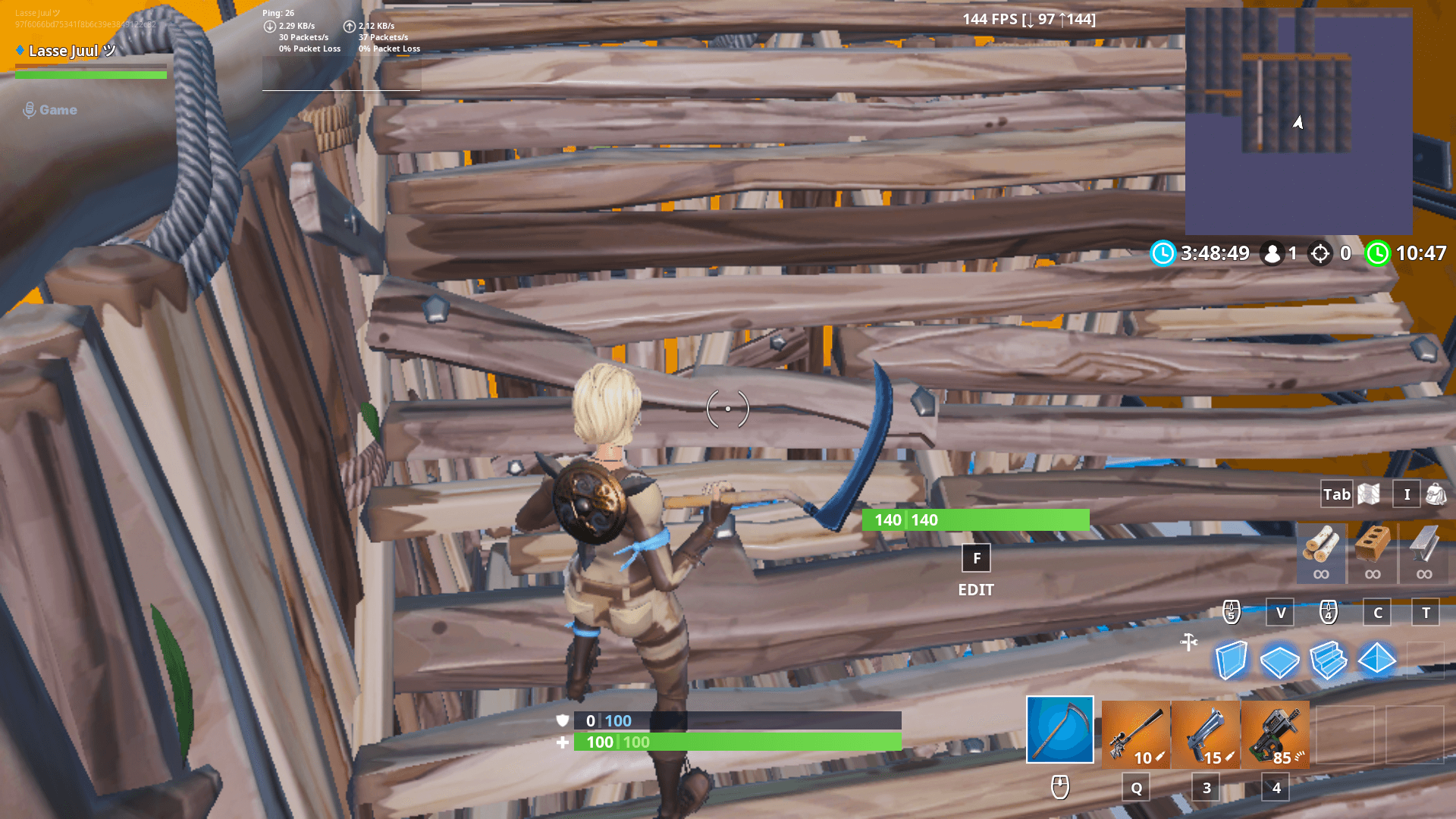Select the scythe pickaxe hotbar slot
The height and width of the screenshot is (819, 1456).
(x=1059, y=730)
